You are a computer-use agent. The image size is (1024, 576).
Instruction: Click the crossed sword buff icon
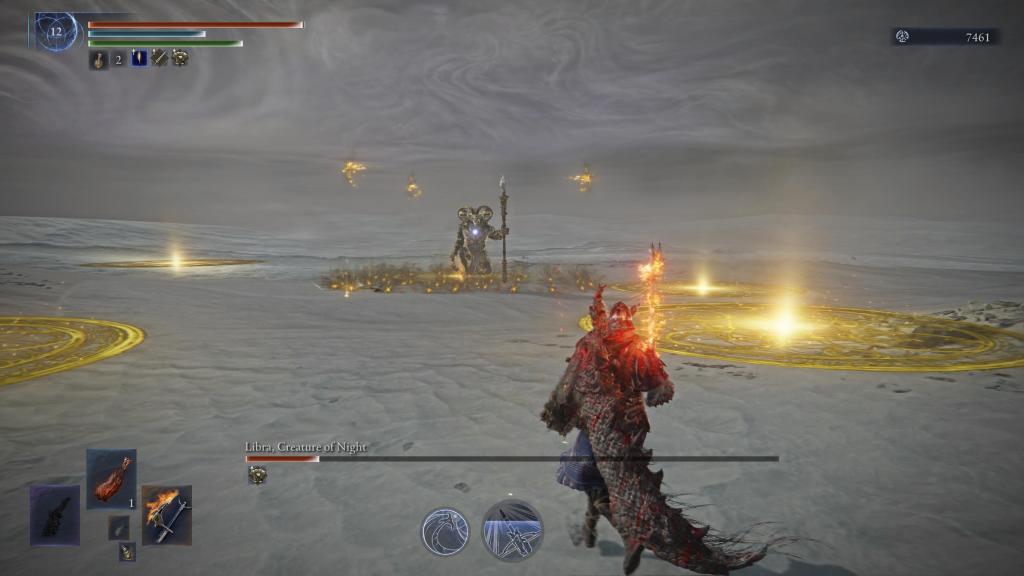coord(160,58)
